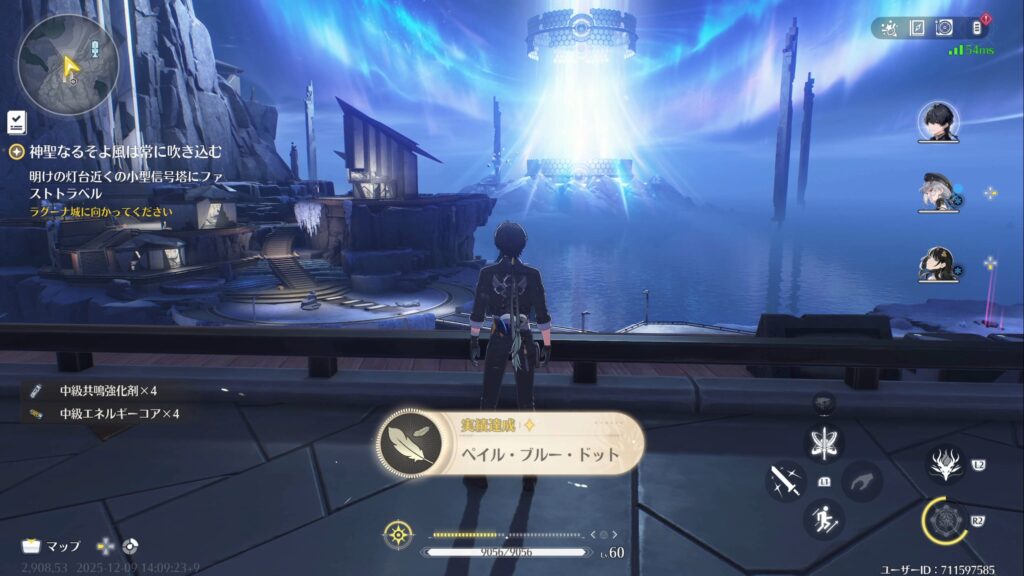Trigger the butterfly-winged sword skill
This screenshot has height=576, width=1024.
[x=824, y=442]
